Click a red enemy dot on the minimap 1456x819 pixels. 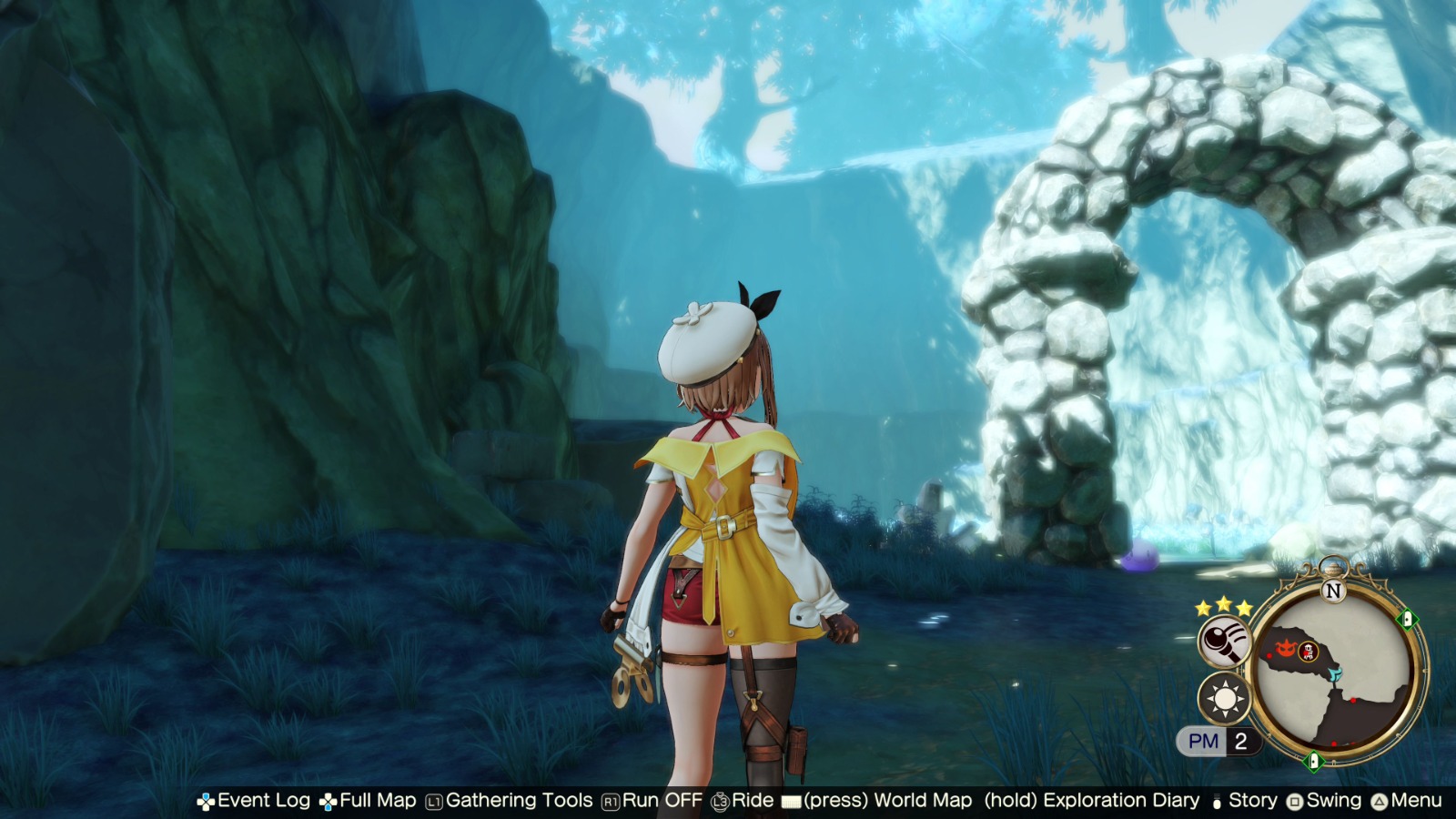tap(1269, 656)
